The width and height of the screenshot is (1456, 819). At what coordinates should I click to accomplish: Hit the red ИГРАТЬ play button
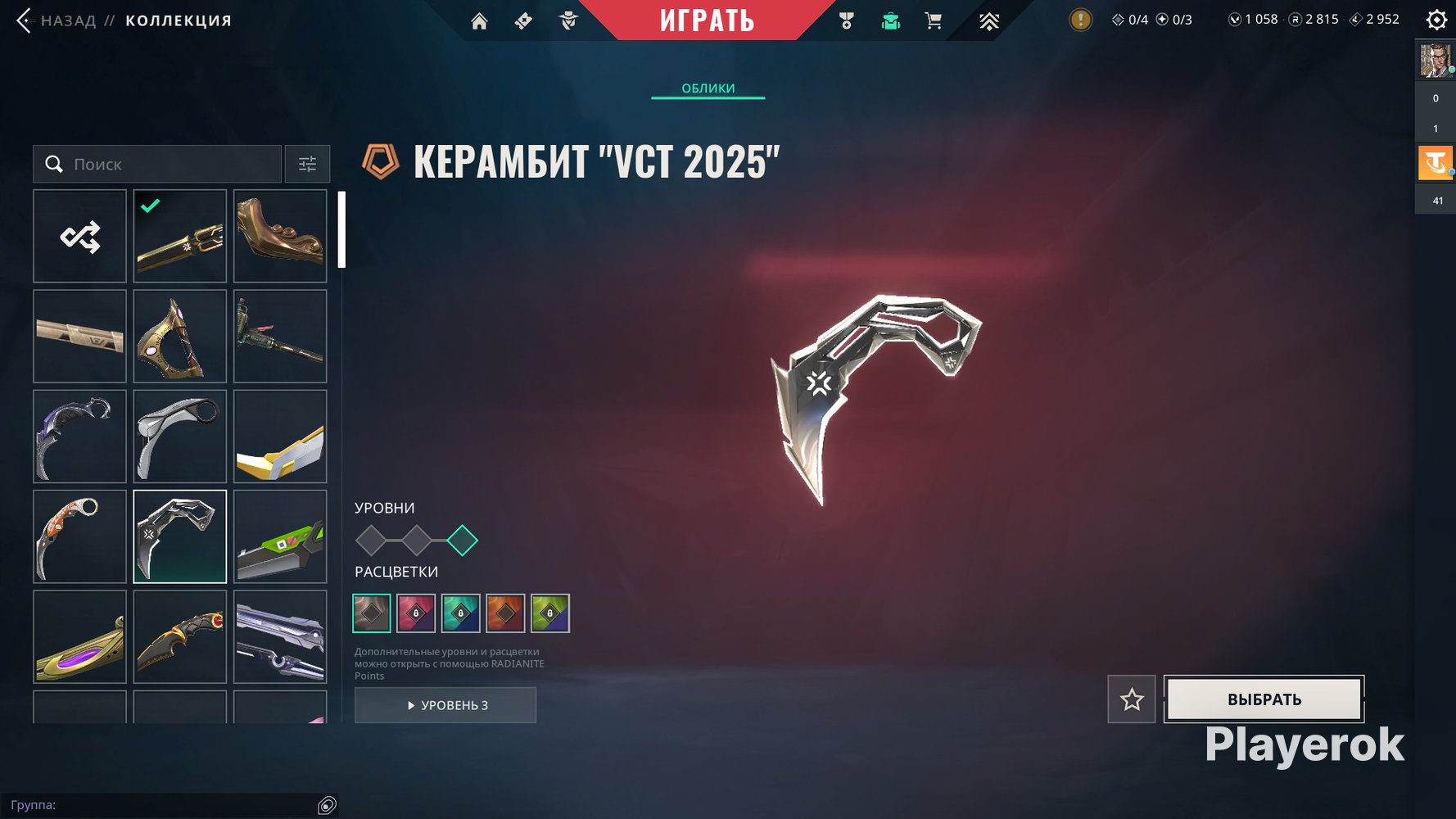(x=707, y=20)
